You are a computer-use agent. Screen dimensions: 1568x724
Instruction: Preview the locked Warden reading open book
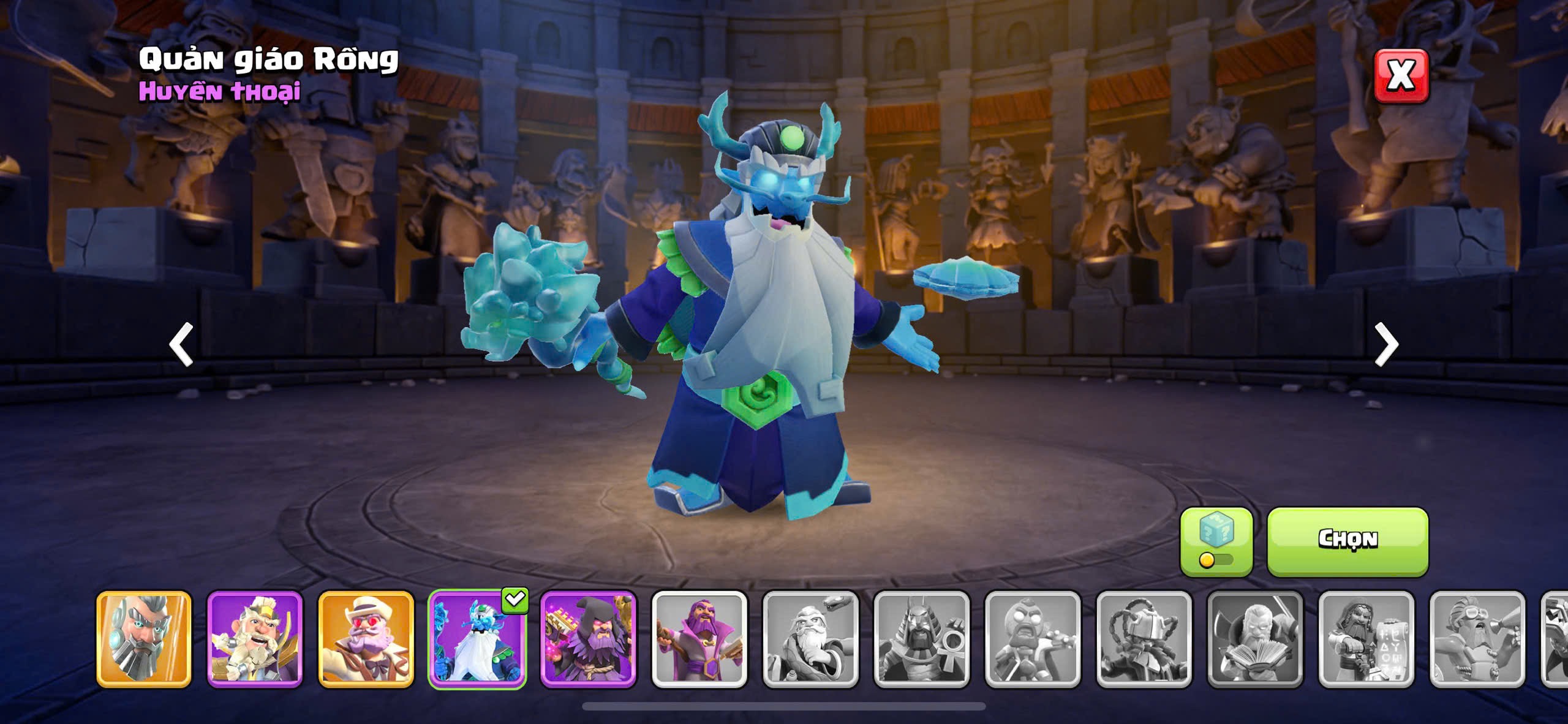1255,638
